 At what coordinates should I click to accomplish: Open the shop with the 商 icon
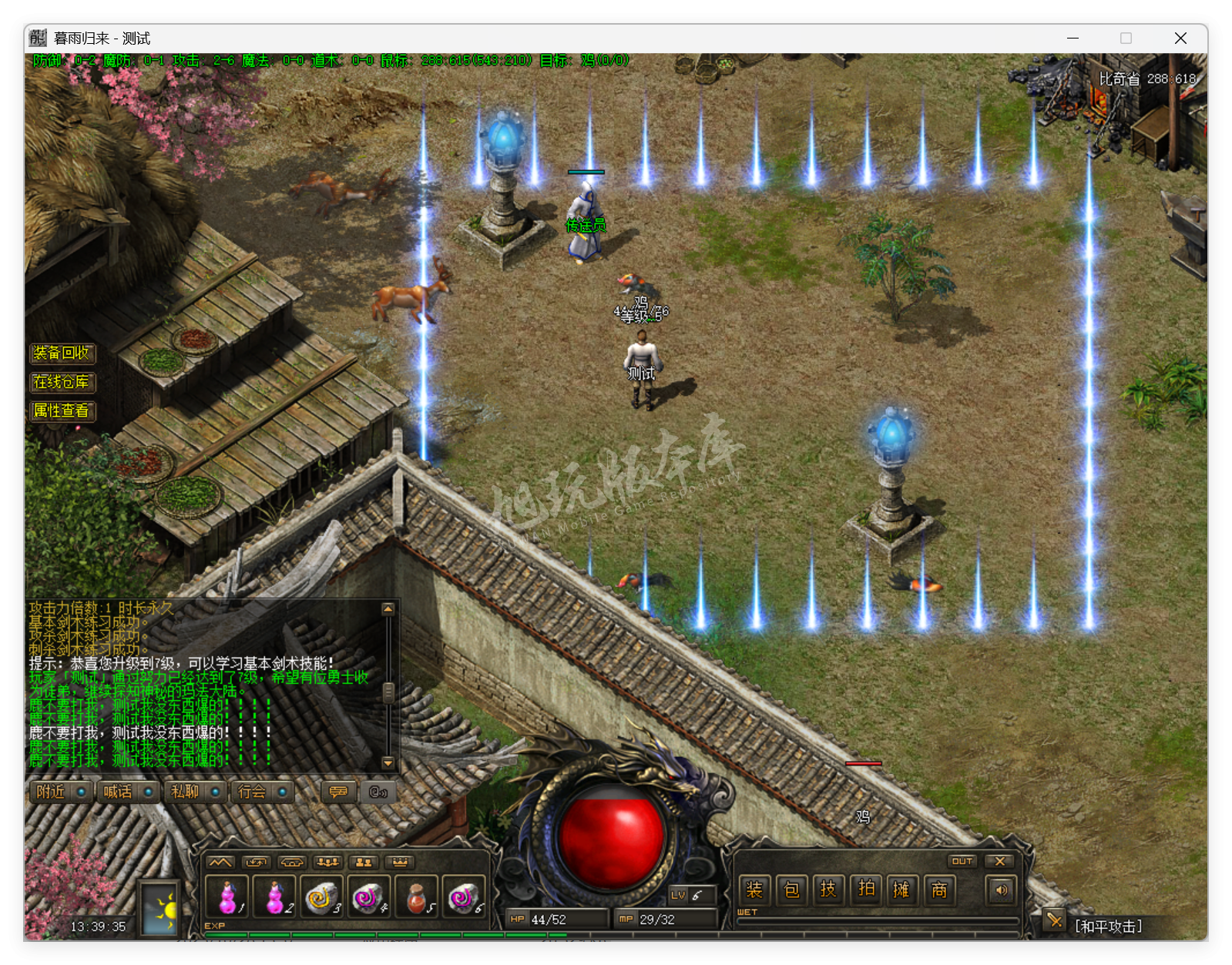(x=939, y=890)
